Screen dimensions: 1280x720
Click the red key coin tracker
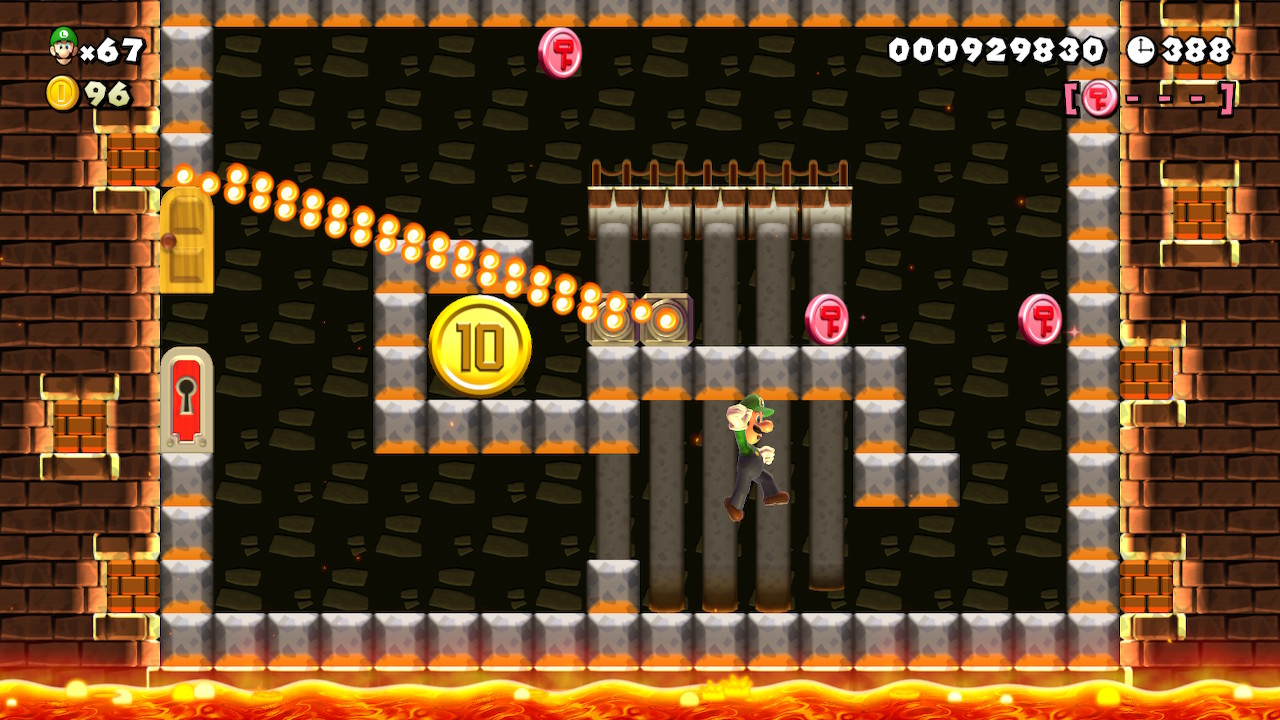(1149, 99)
